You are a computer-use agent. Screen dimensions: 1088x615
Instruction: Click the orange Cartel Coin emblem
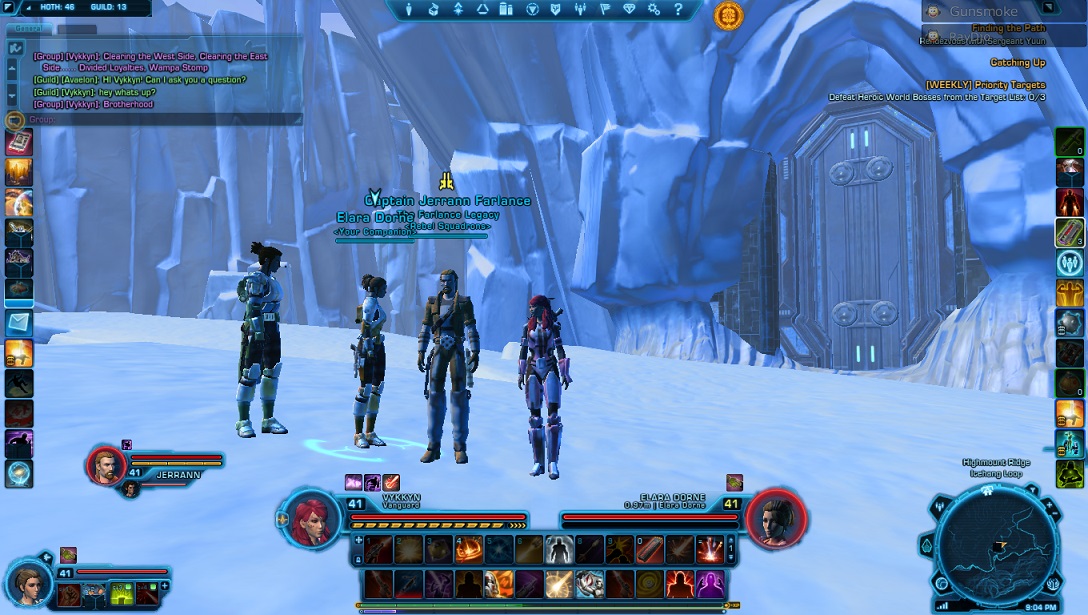tap(729, 15)
